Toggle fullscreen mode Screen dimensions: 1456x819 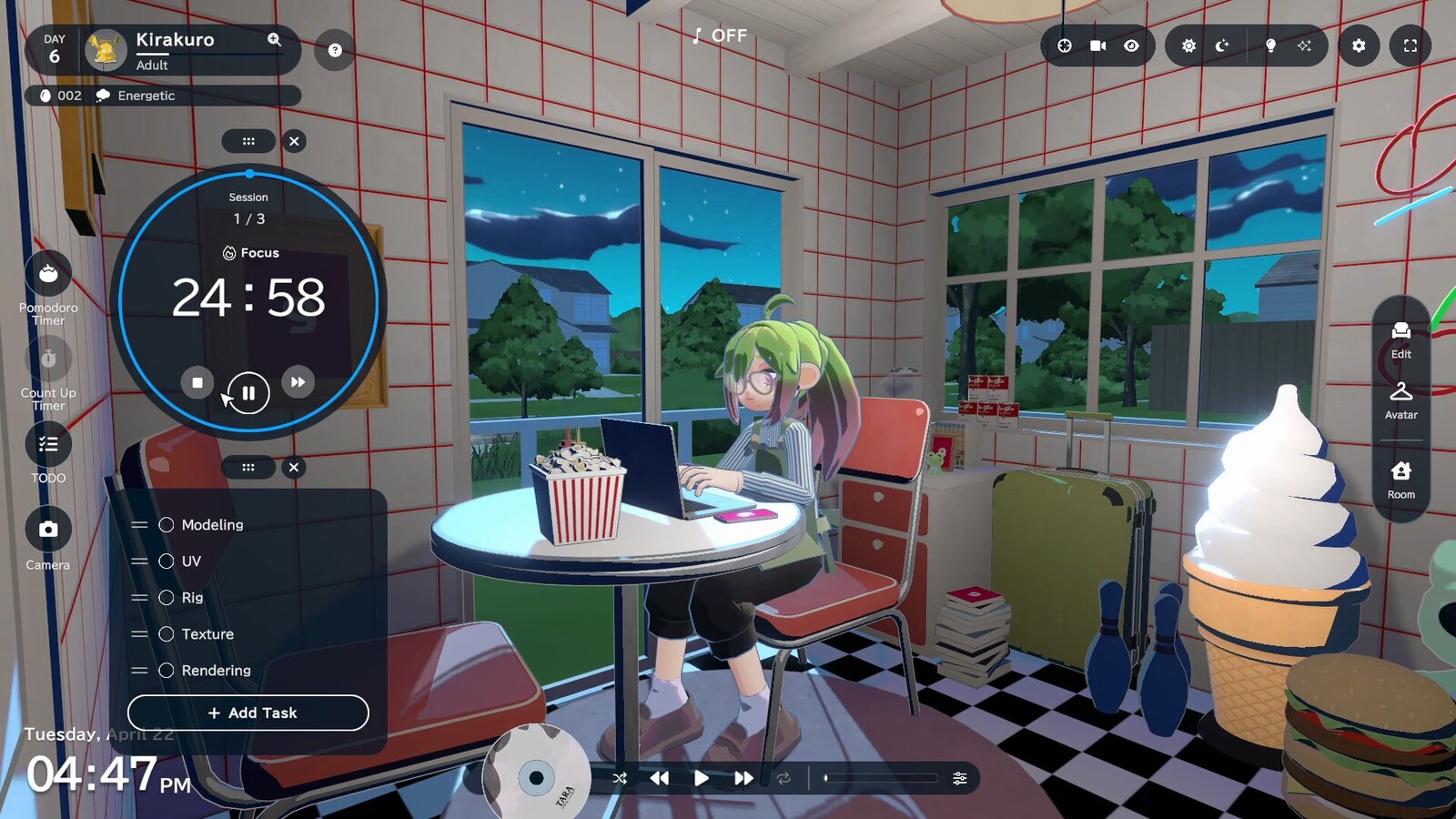tap(1410, 45)
